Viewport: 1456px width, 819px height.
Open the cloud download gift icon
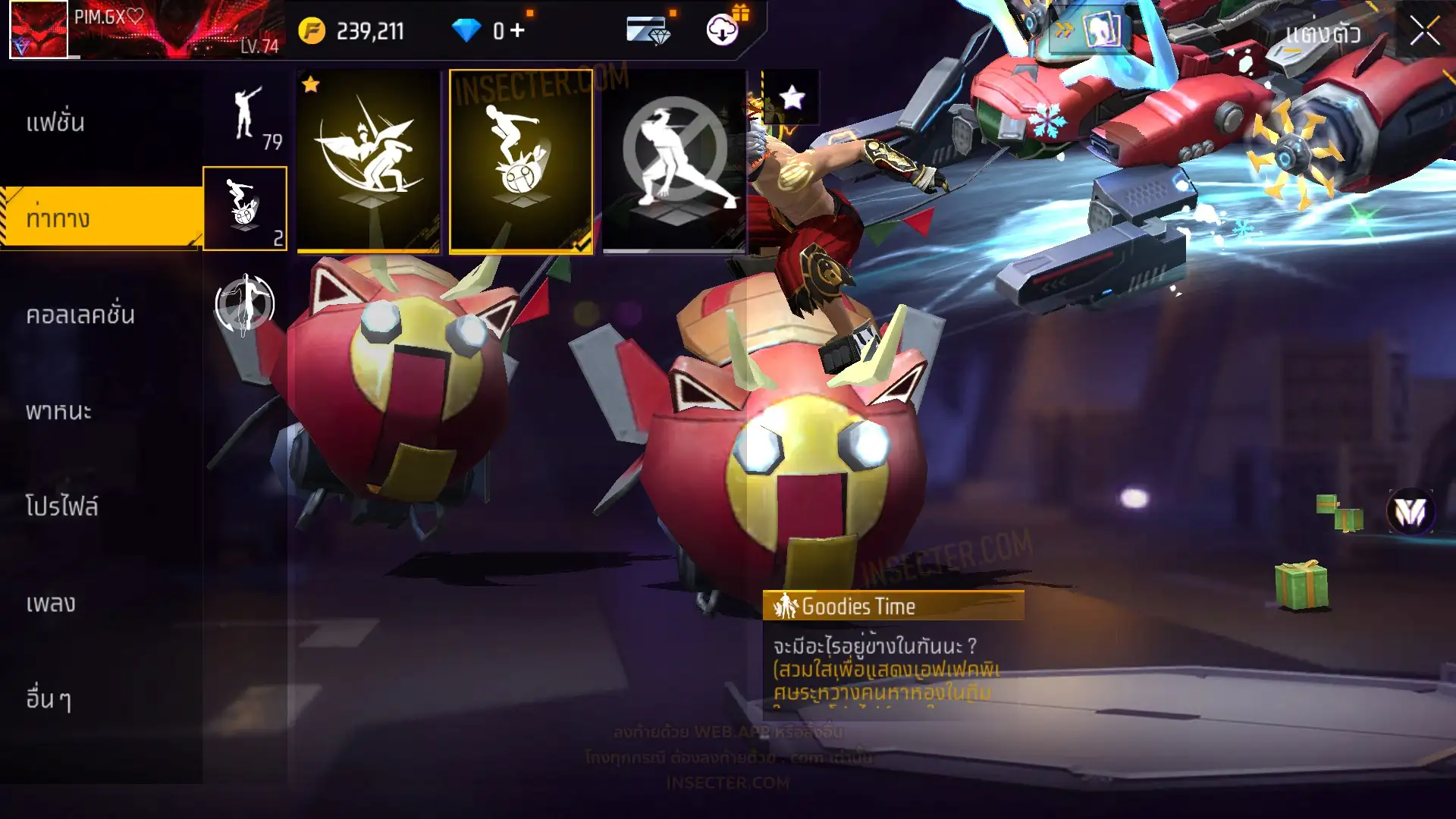click(x=723, y=30)
